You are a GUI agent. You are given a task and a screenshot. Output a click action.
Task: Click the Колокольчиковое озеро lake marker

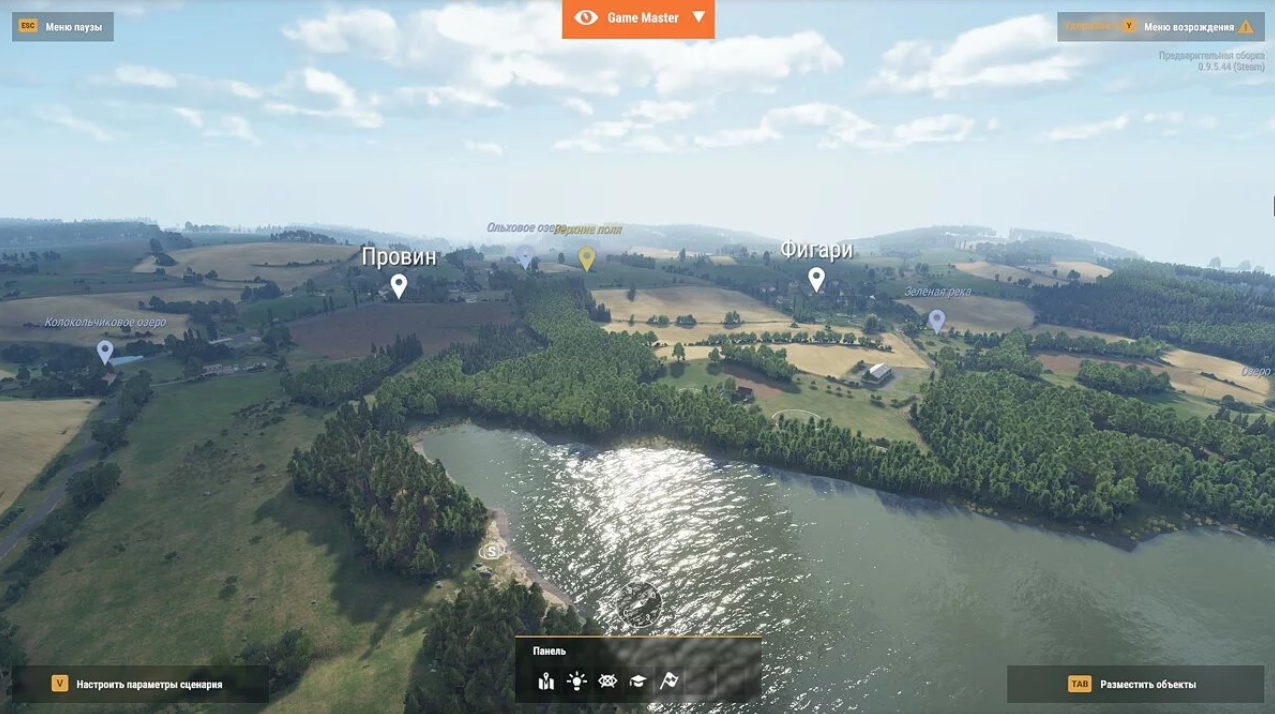point(105,351)
